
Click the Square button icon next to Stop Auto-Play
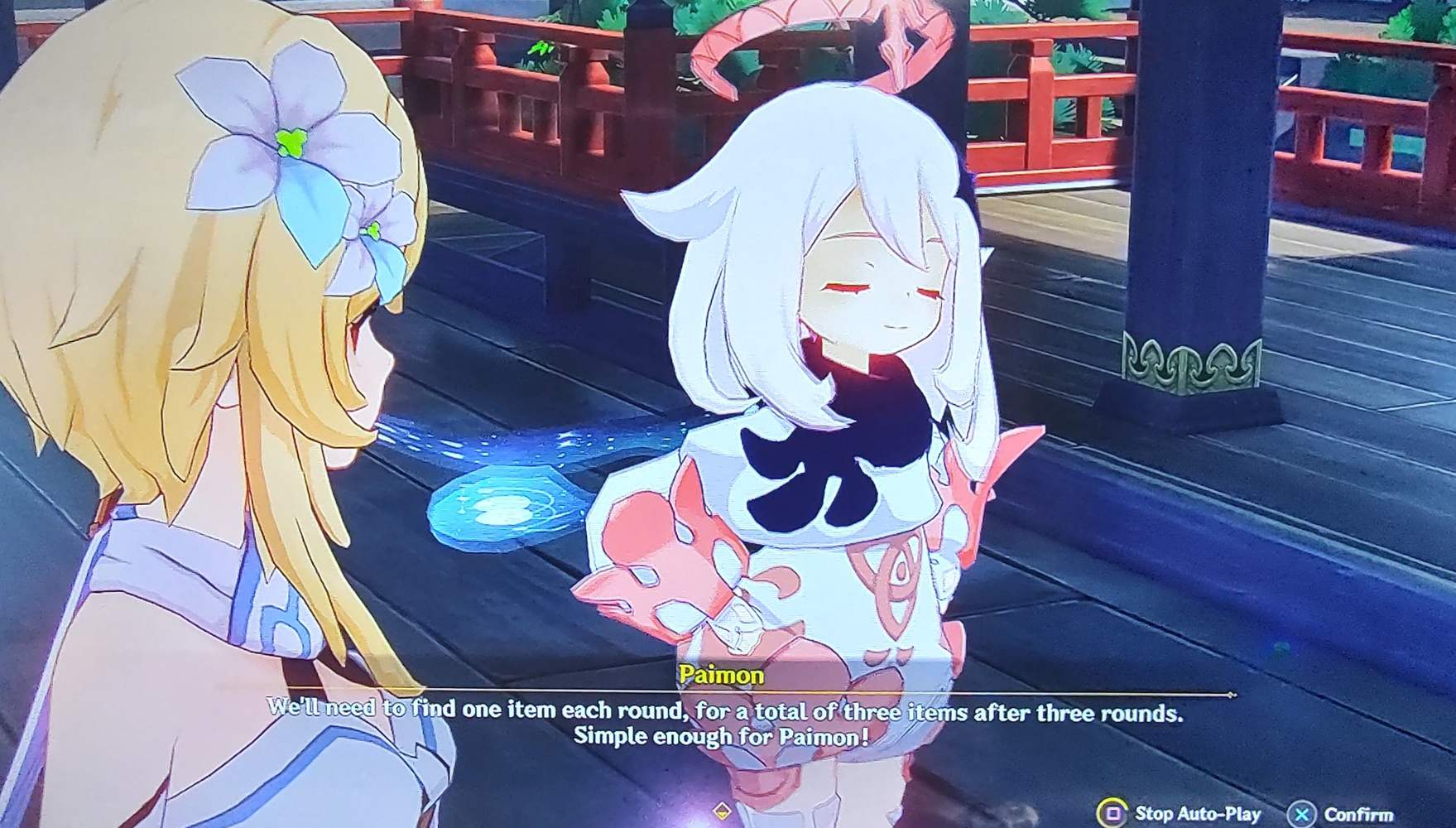pyautogui.click(x=1113, y=811)
